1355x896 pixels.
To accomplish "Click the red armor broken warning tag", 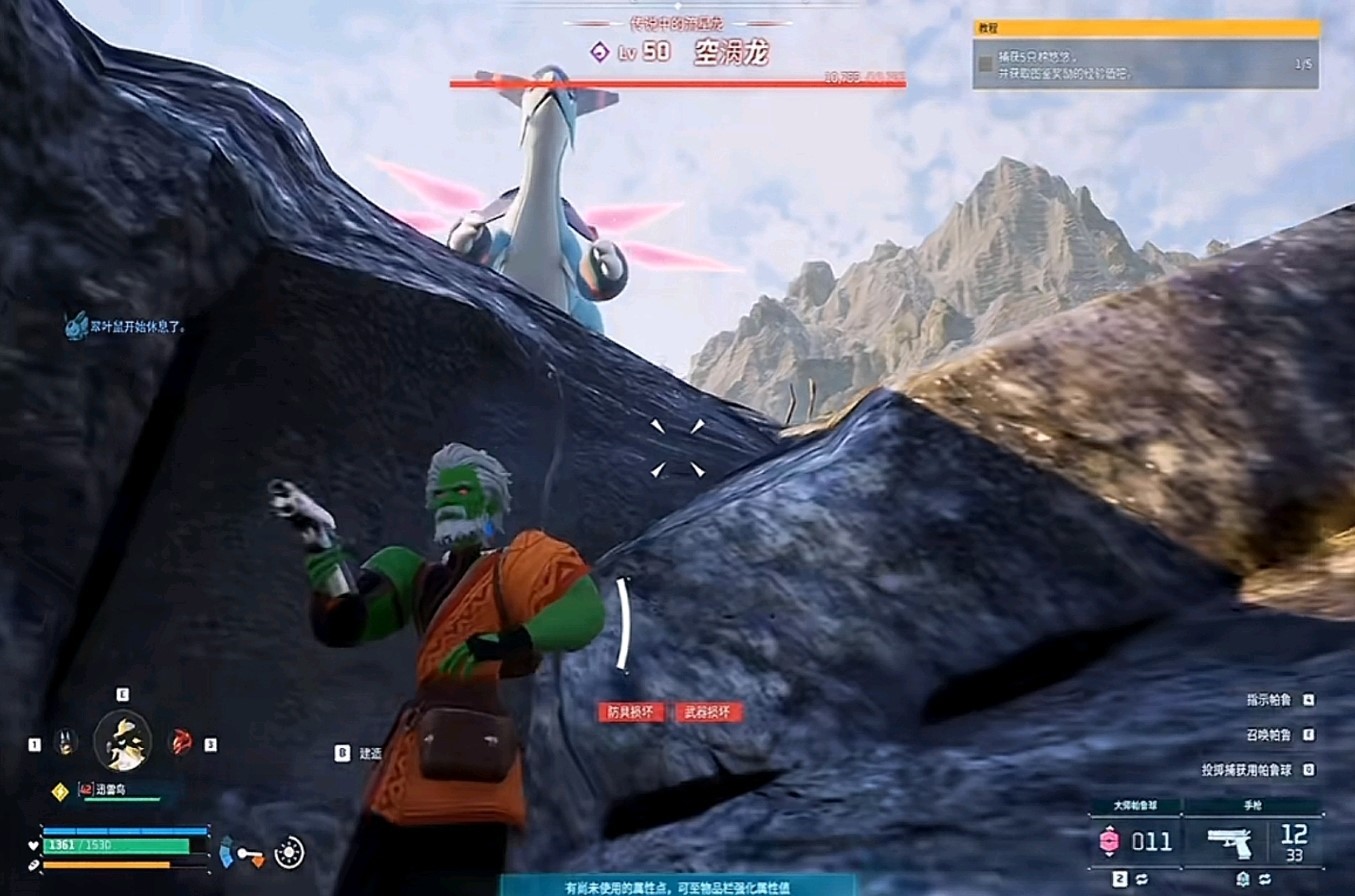I will [631, 712].
